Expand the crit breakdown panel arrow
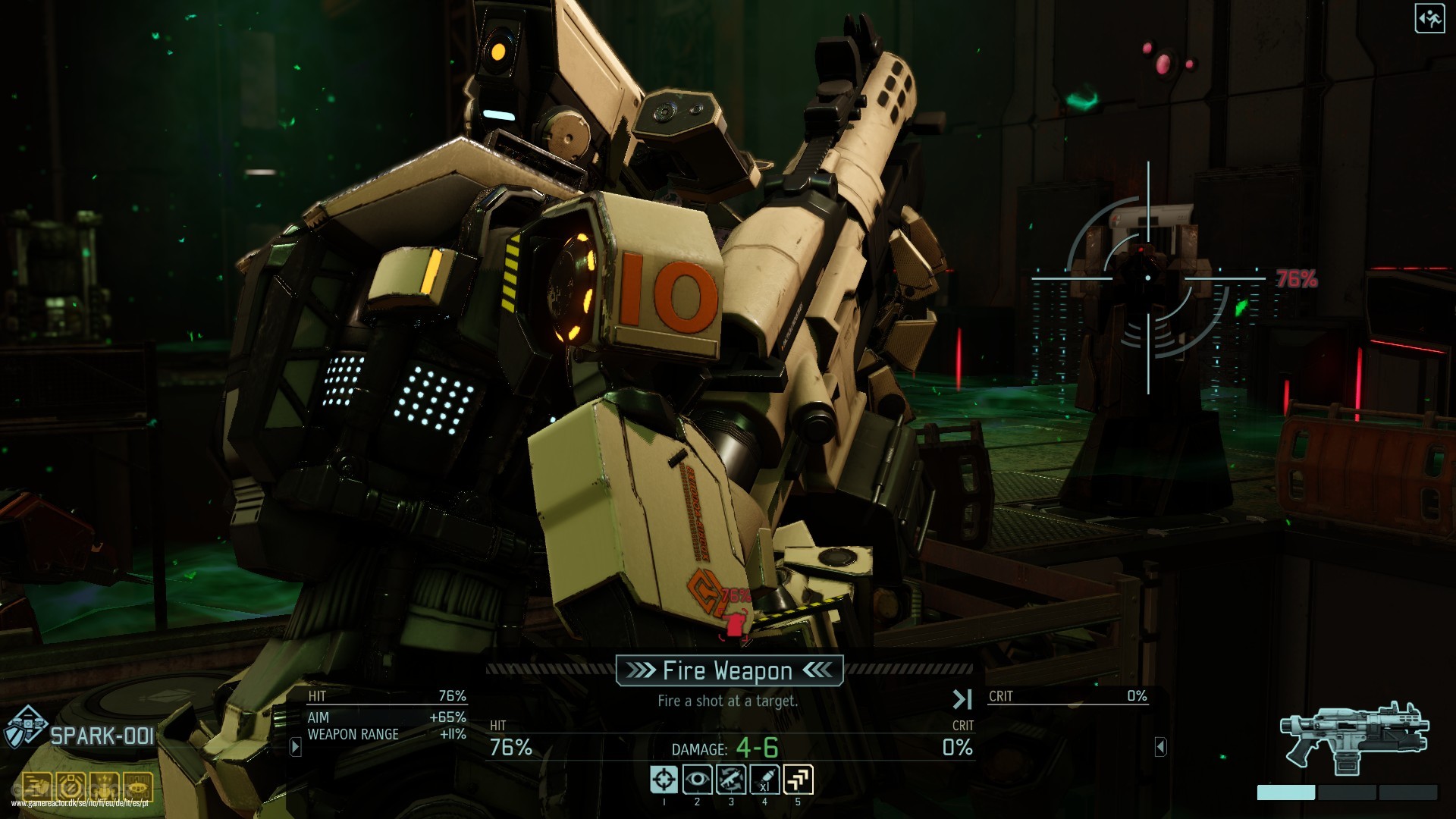1456x819 pixels. (1160, 747)
